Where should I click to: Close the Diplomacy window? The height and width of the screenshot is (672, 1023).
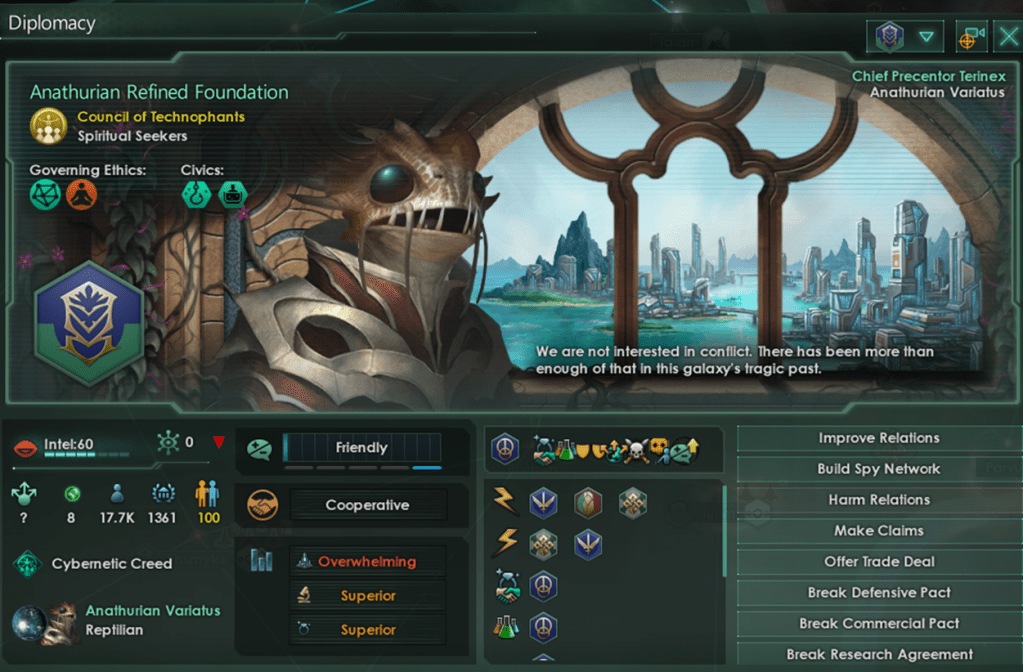pyautogui.click(x=1008, y=37)
